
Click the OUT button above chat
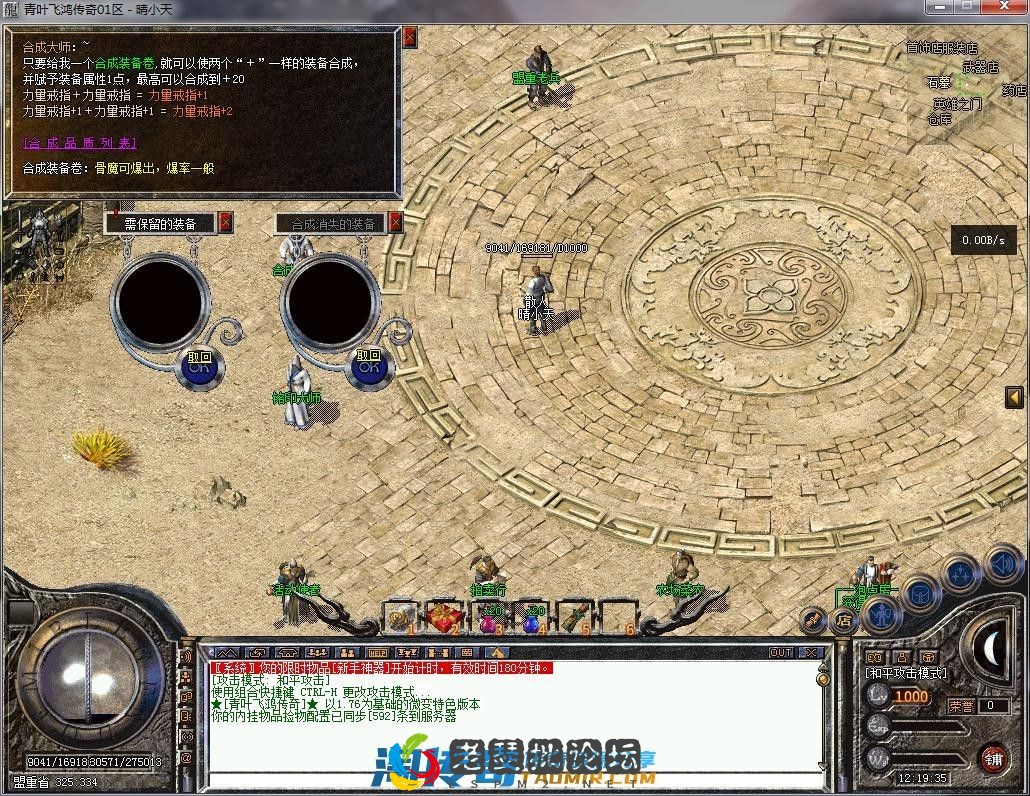tap(781, 652)
